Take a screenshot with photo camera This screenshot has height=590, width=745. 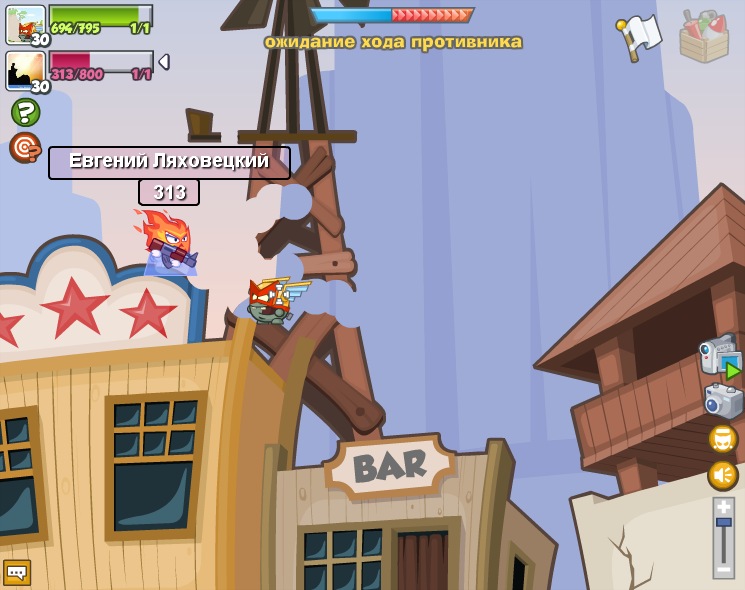(x=723, y=402)
